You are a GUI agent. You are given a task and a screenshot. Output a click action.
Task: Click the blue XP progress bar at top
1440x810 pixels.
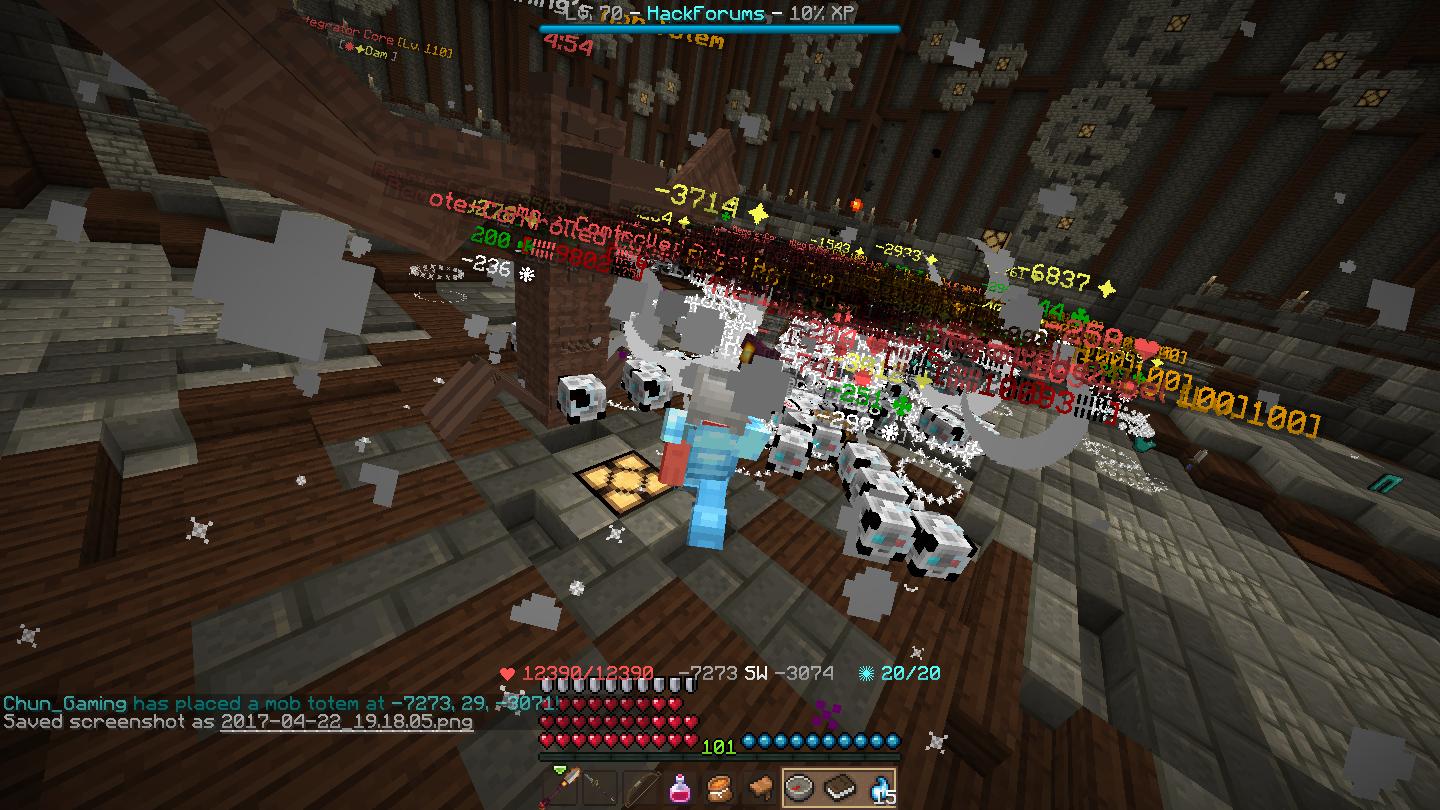[720, 29]
